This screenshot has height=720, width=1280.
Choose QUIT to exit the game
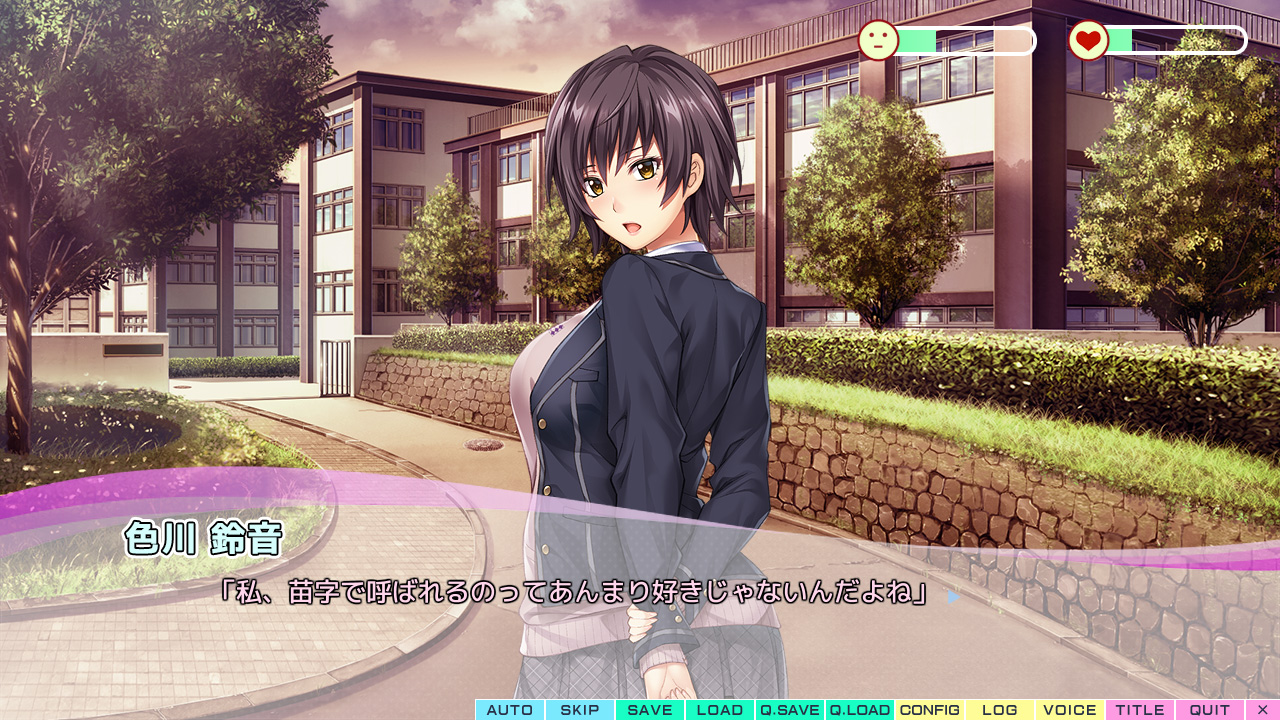pos(1210,710)
